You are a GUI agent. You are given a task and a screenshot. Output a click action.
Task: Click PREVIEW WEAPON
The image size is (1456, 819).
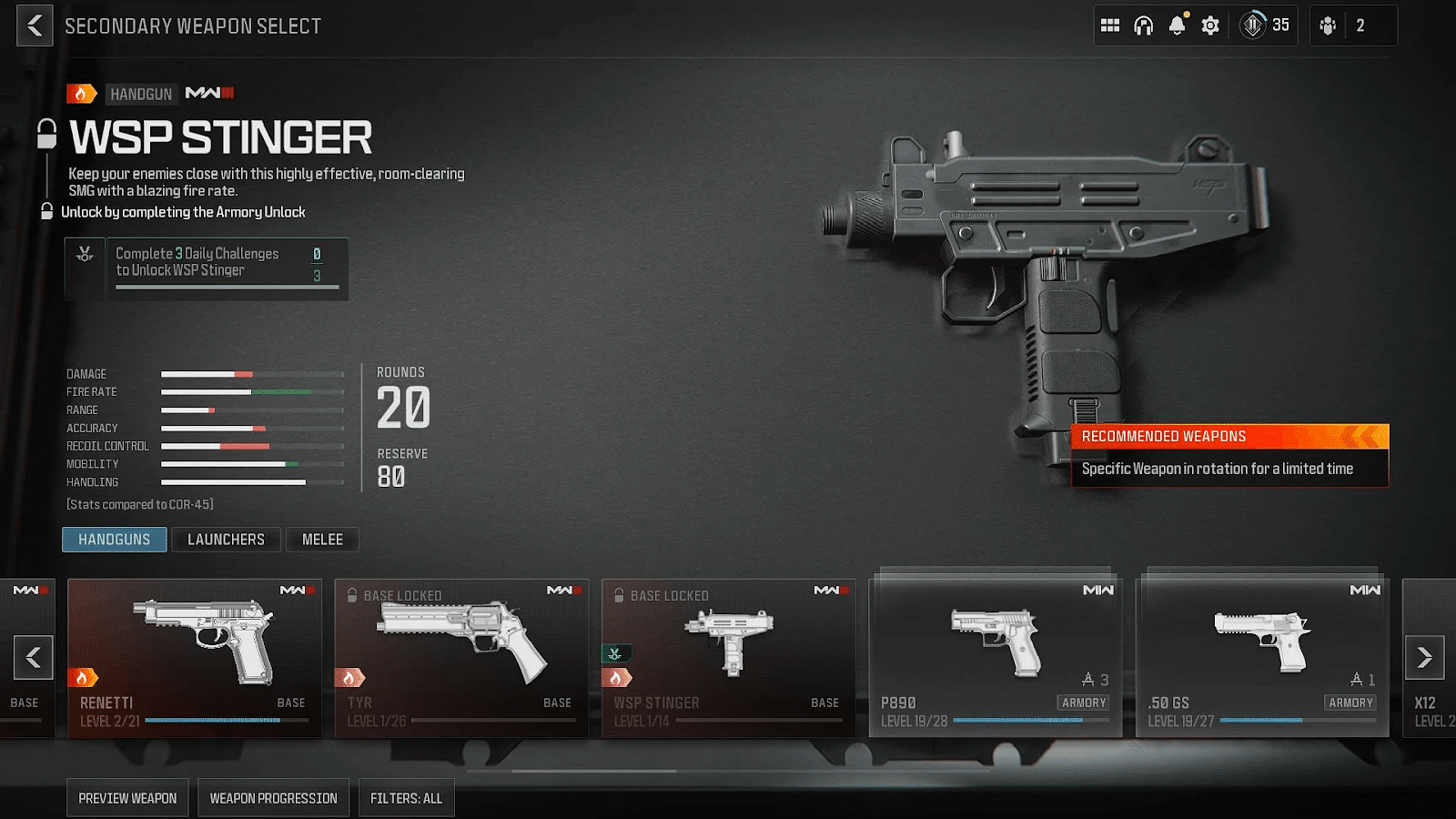(127, 797)
